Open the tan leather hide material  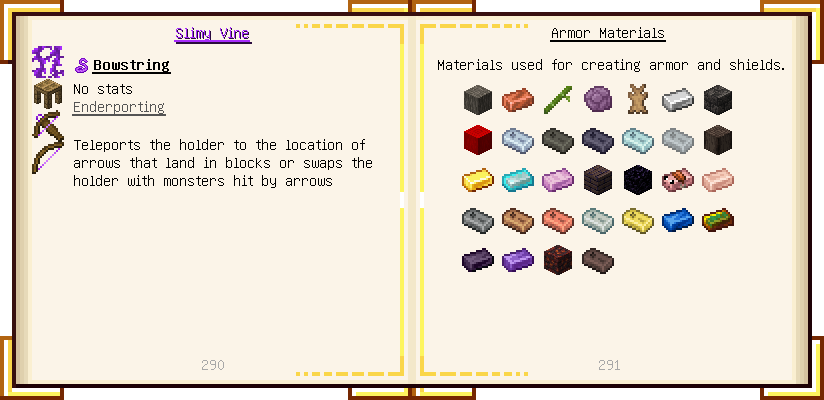638,99
